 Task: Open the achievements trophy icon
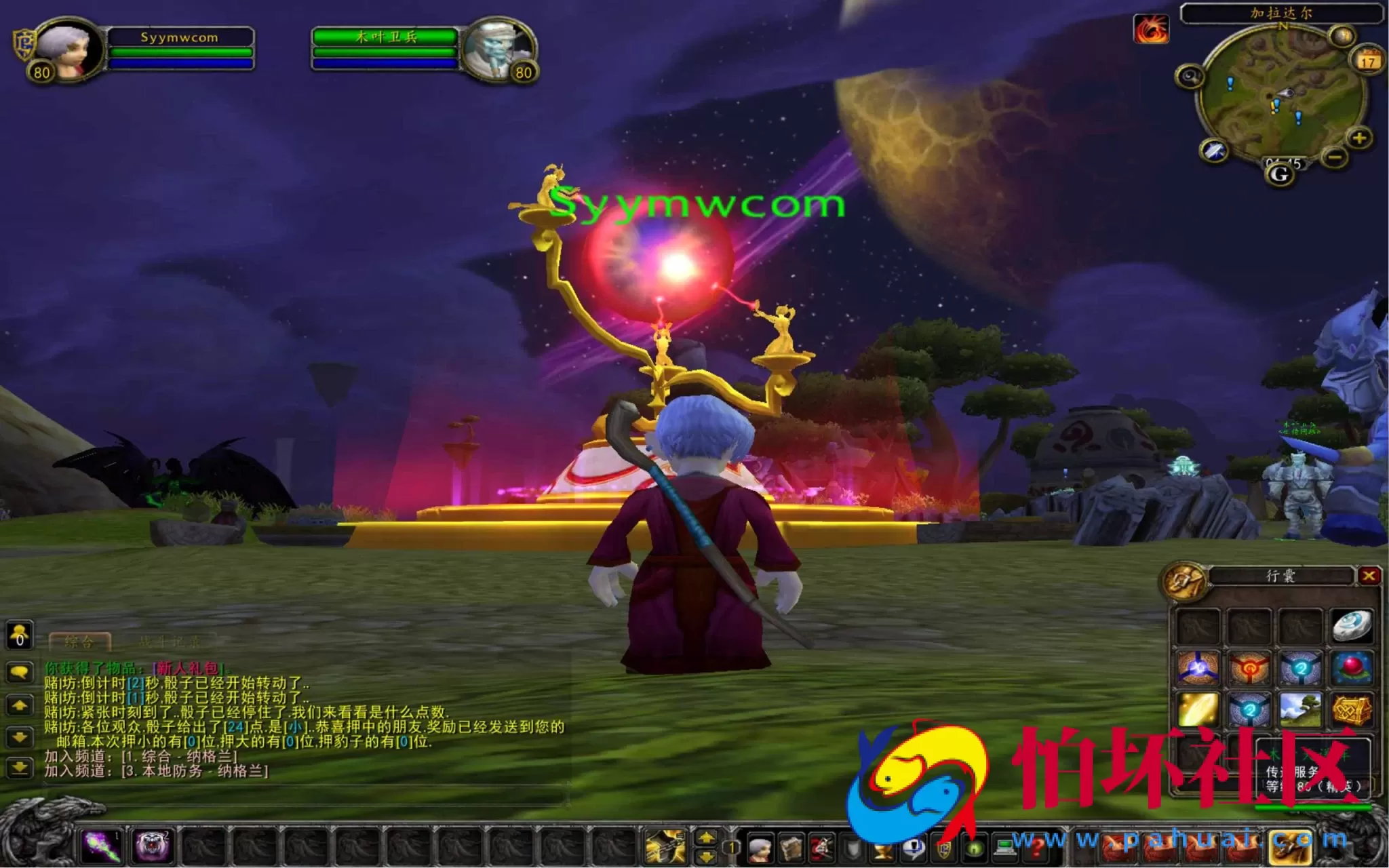click(x=883, y=851)
